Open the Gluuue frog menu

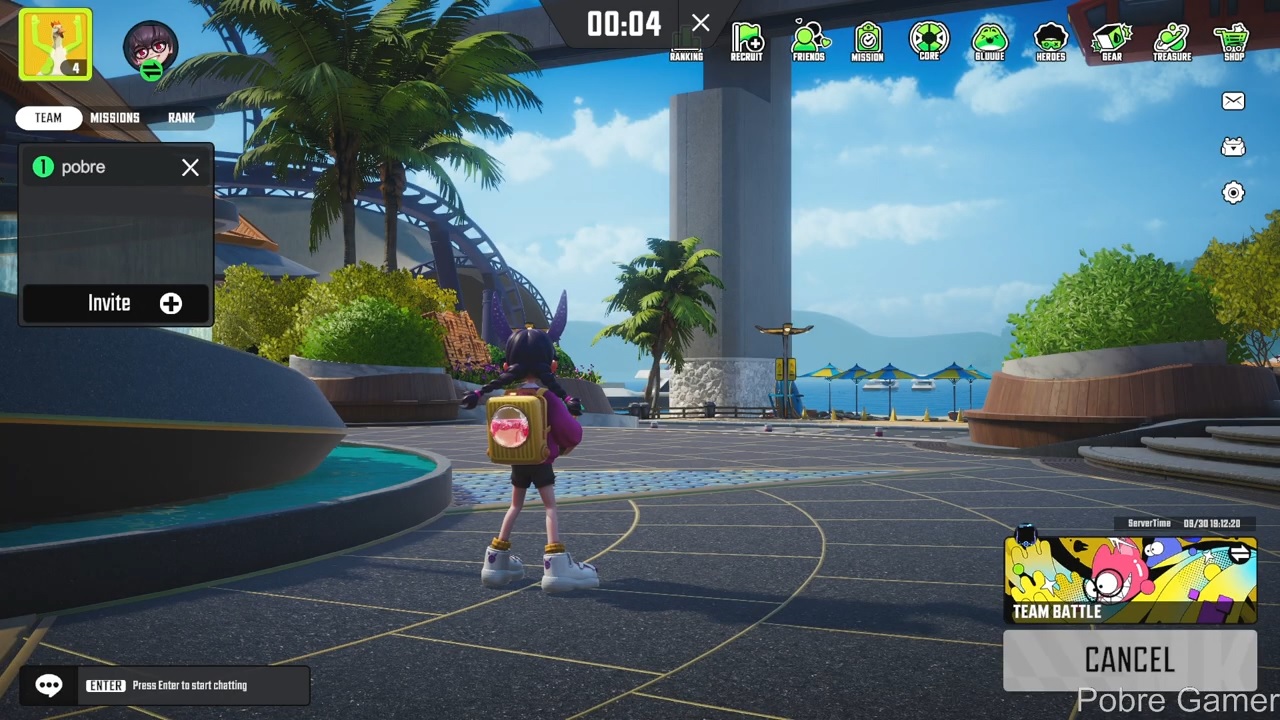click(989, 42)
